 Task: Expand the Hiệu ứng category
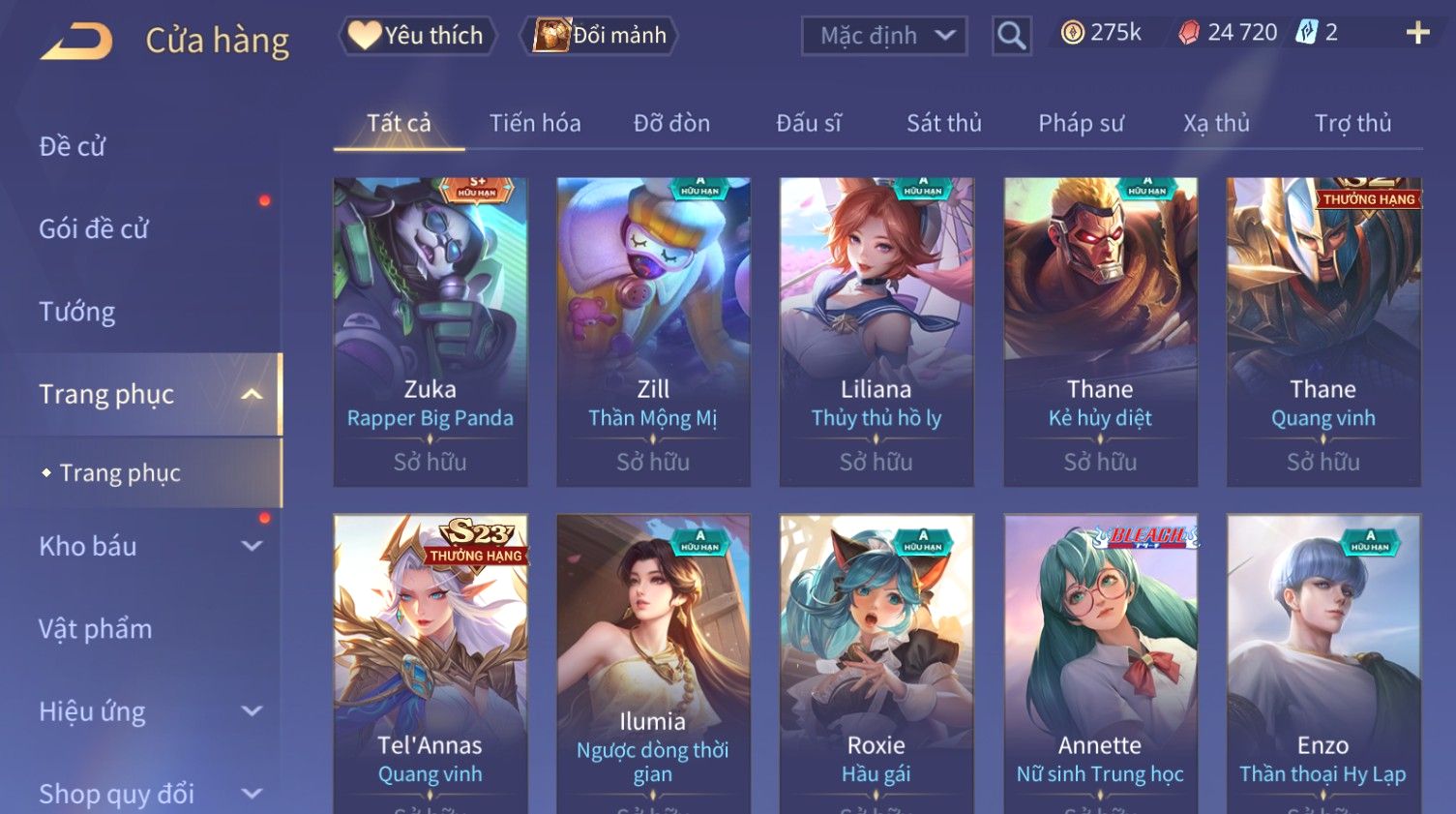point(145,711)
